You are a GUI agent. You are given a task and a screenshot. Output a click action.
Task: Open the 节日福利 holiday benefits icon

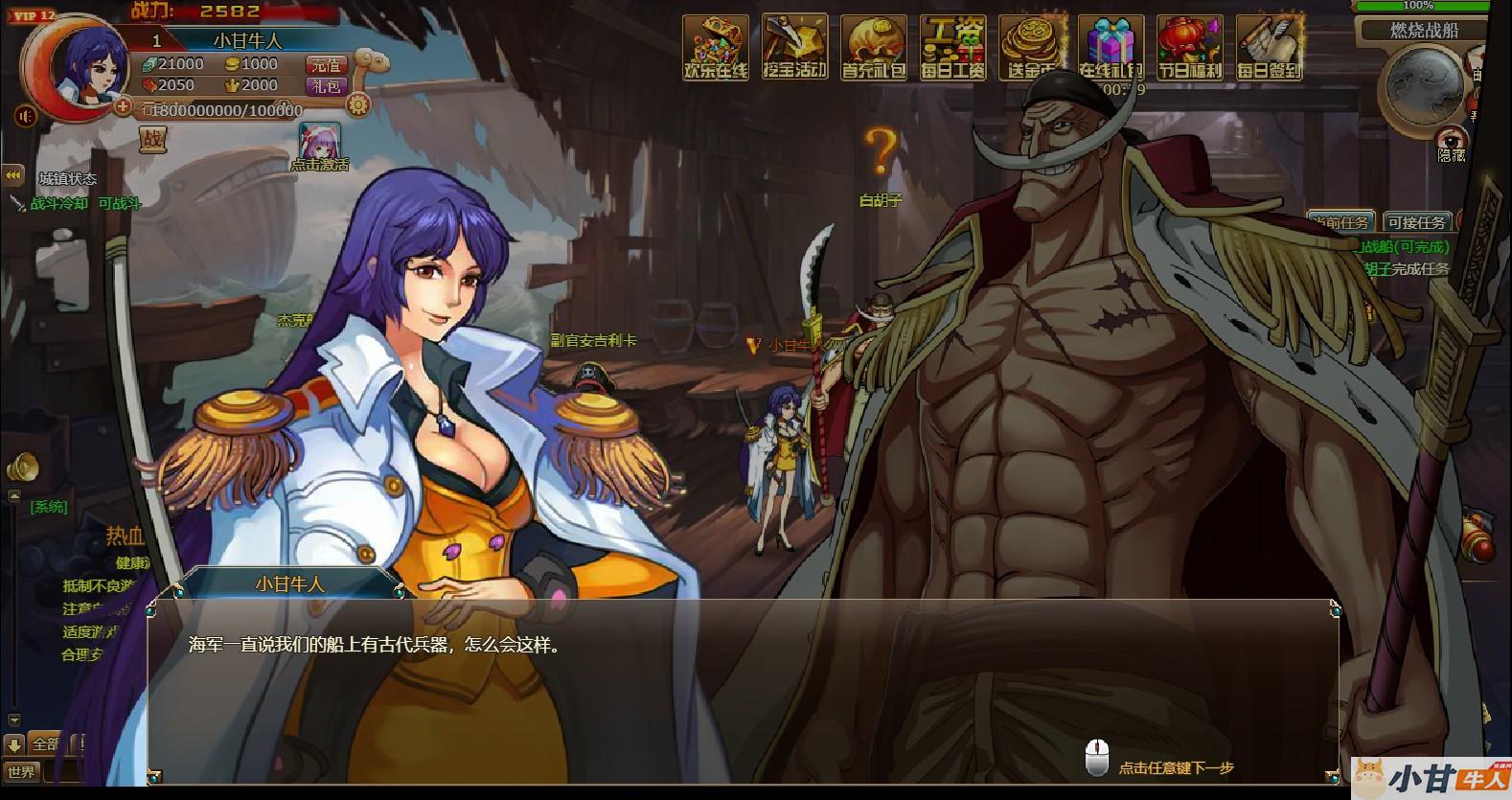1189,46
